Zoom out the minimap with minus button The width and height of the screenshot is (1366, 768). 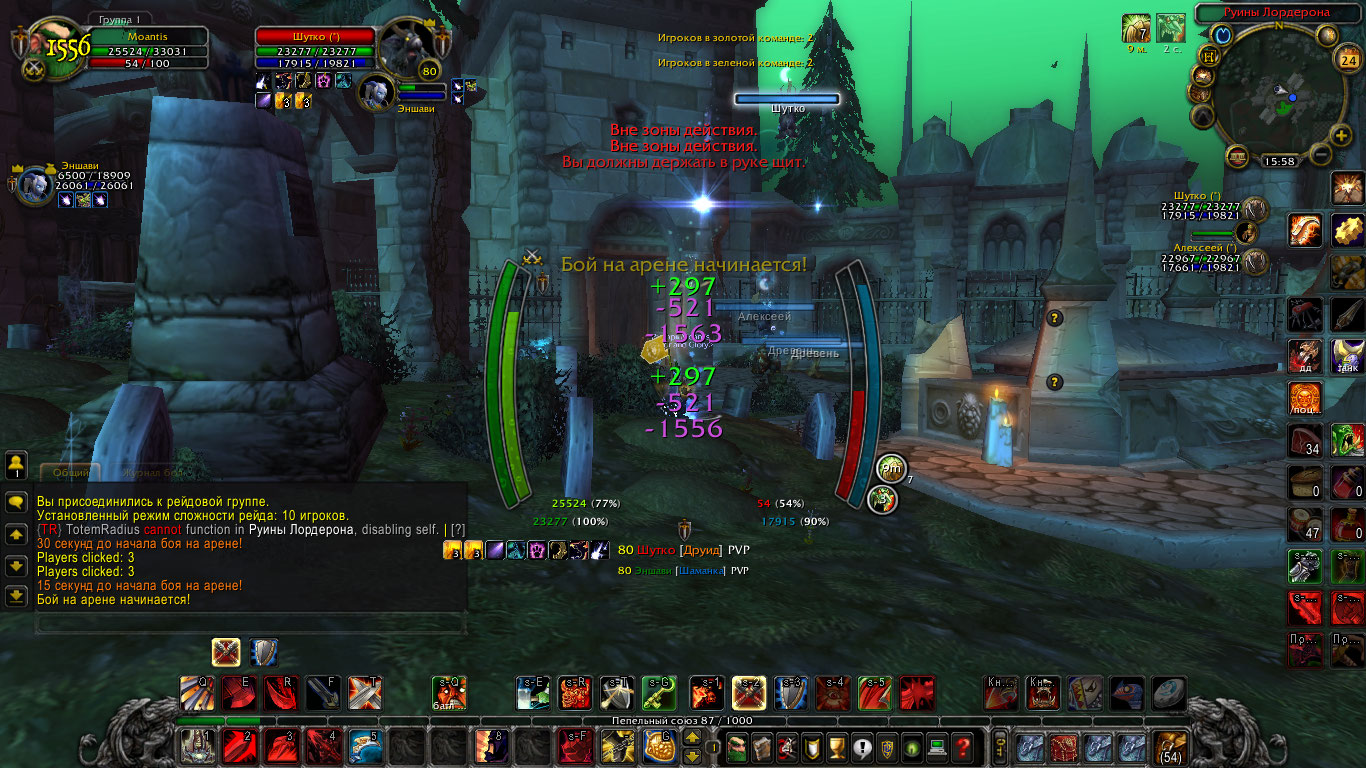1320,155
